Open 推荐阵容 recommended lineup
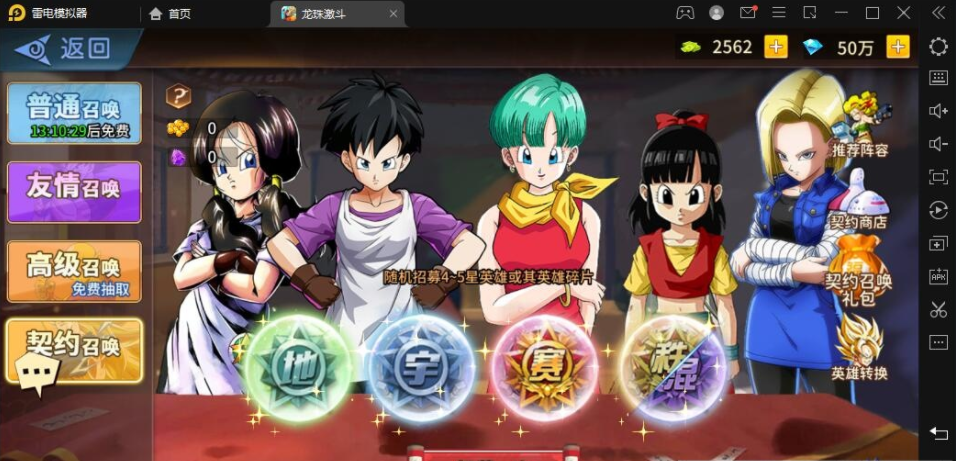 [x=860, y=126]
